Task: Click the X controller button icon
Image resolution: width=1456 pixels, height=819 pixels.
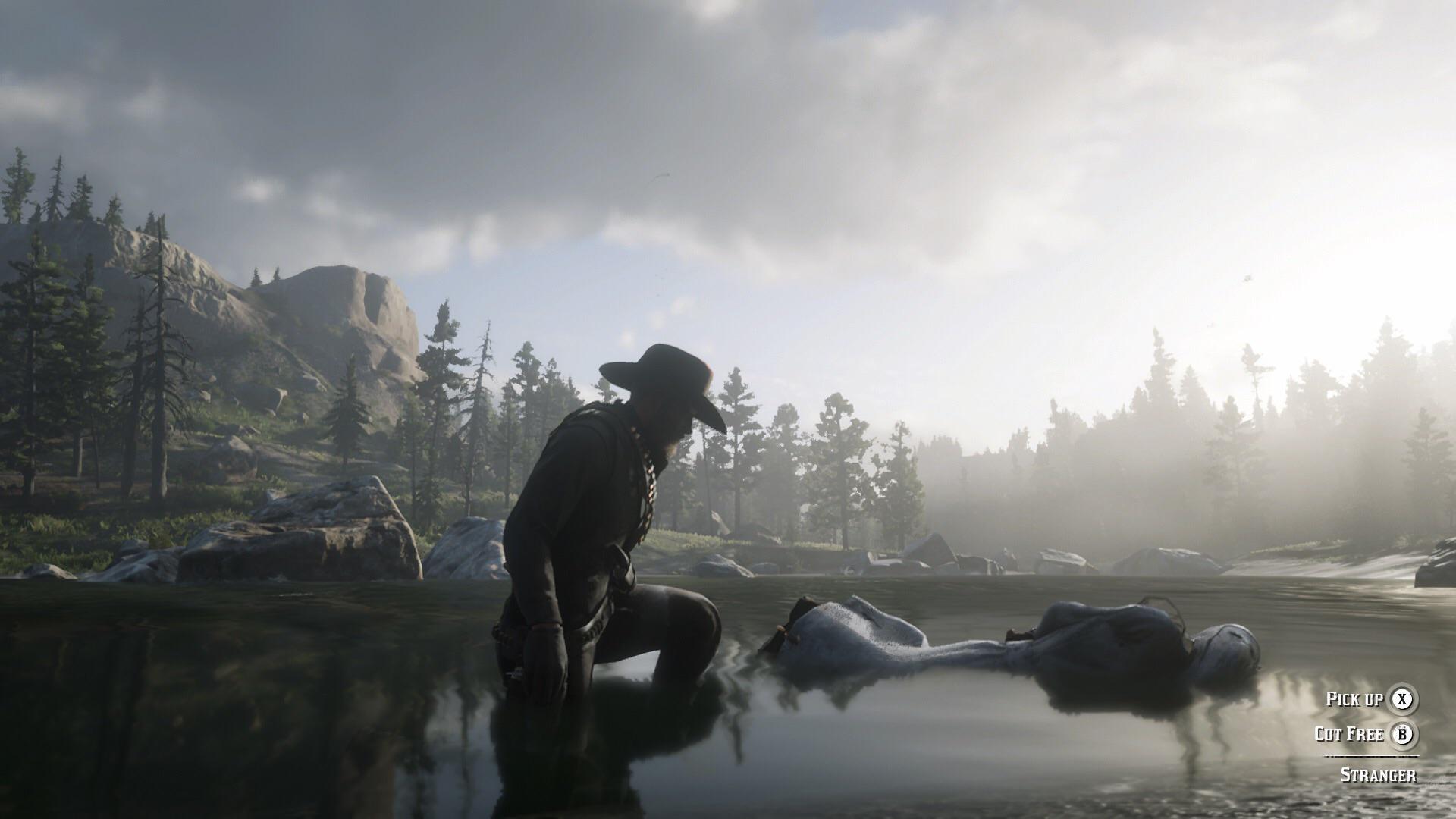Action: (x=1402, y=699)
